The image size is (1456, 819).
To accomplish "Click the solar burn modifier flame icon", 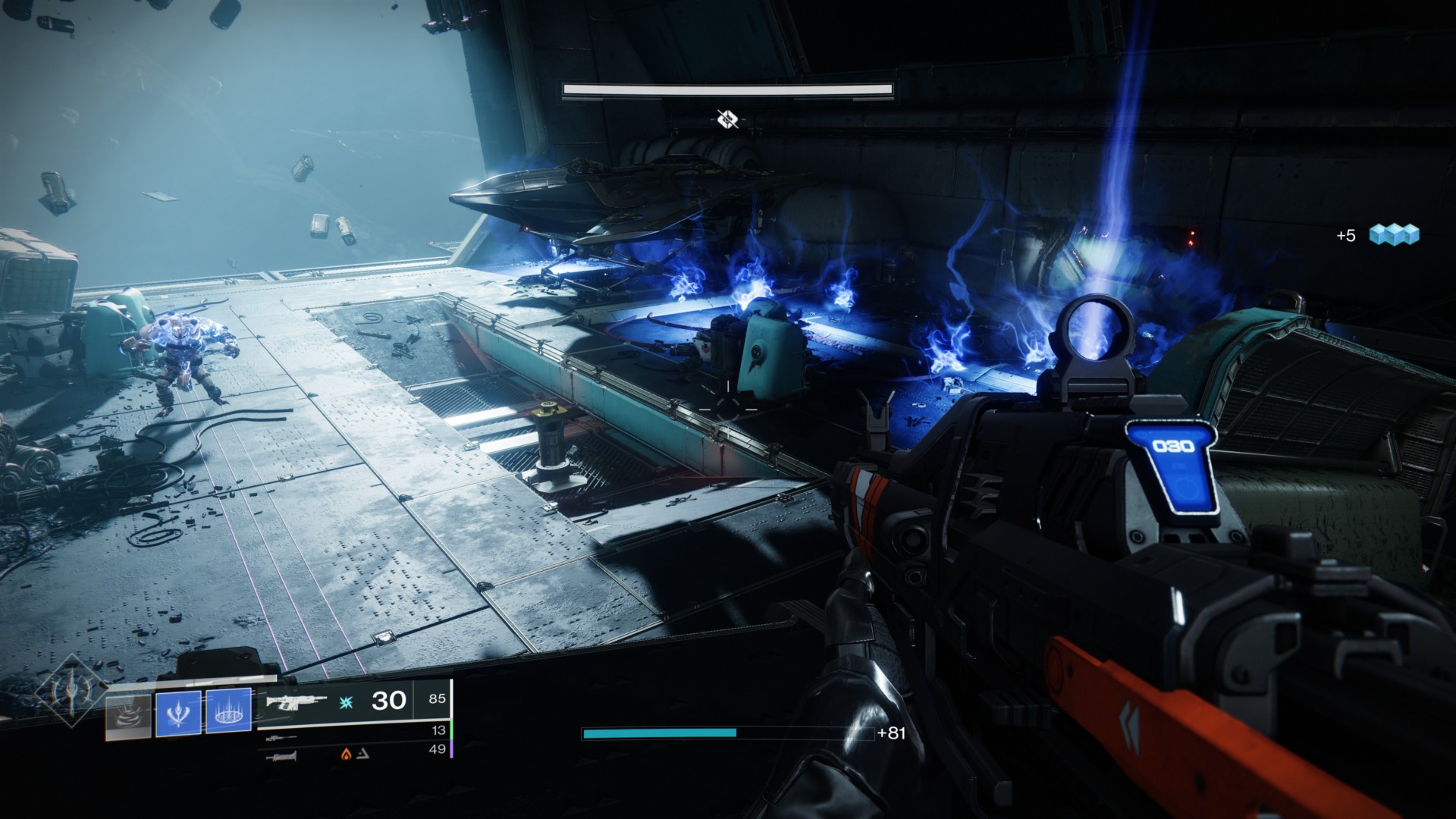I will tap(344, 755).
